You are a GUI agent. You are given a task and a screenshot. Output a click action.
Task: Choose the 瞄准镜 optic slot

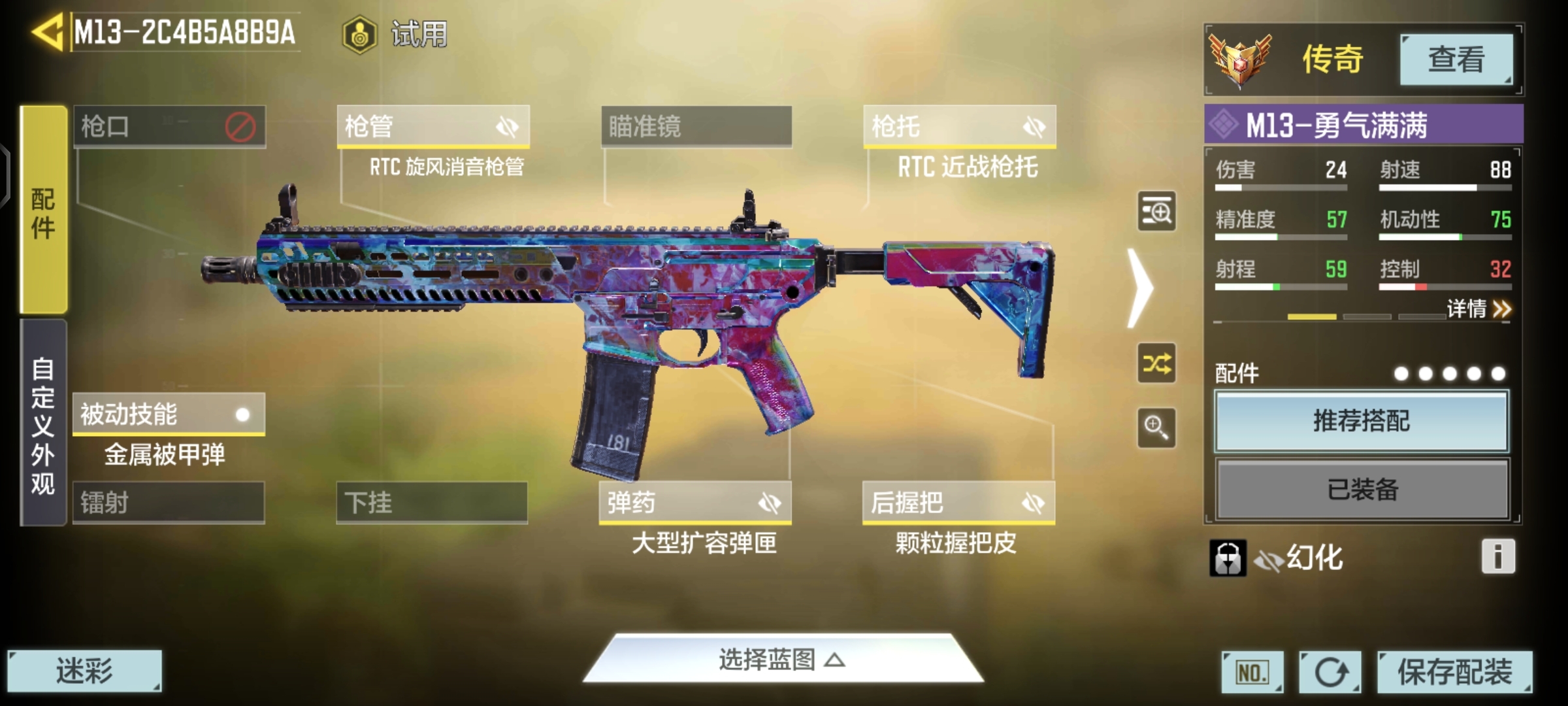point(696,126)
